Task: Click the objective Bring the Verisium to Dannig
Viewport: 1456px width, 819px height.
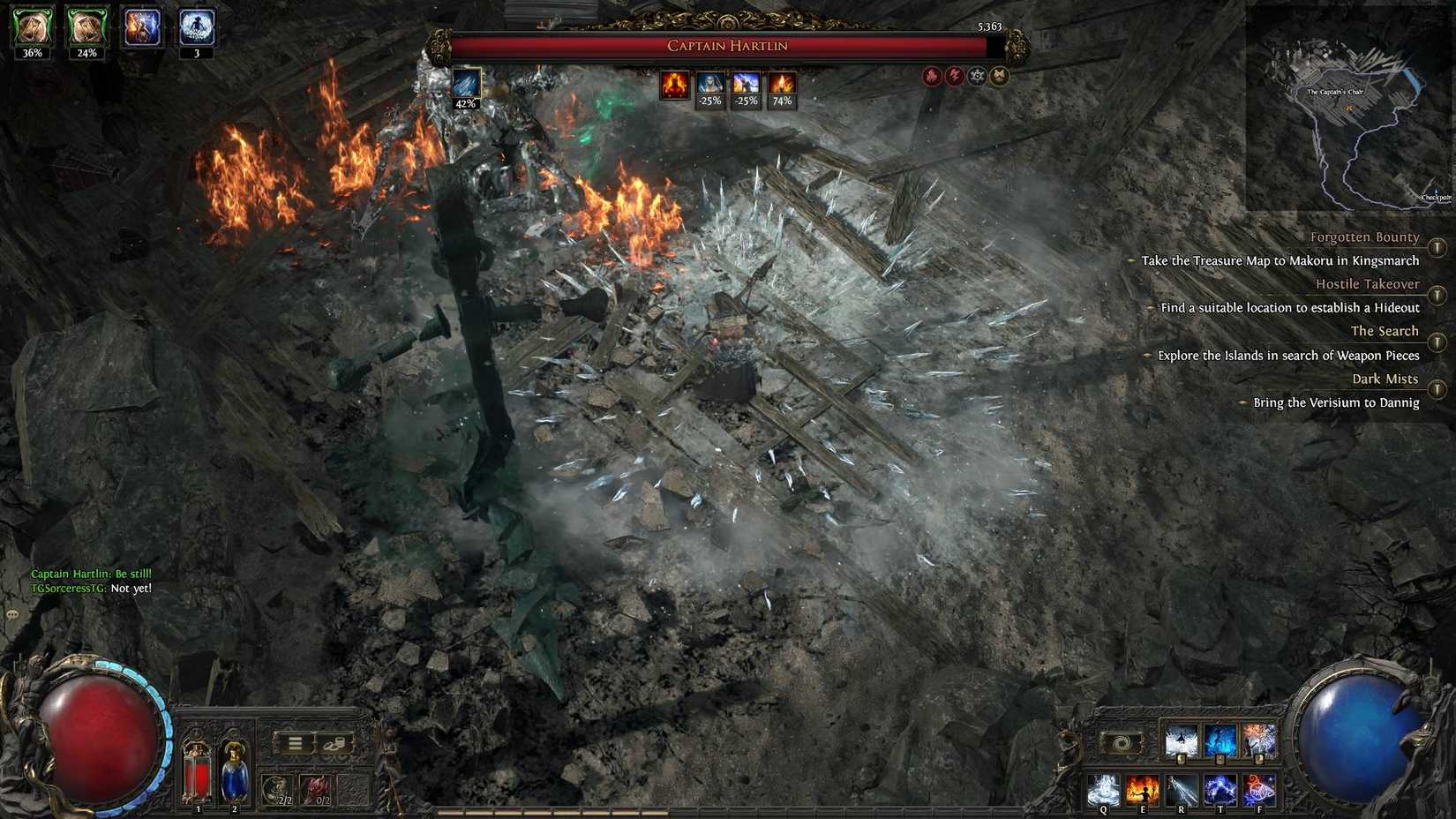Action: (x=1335, y=402)
